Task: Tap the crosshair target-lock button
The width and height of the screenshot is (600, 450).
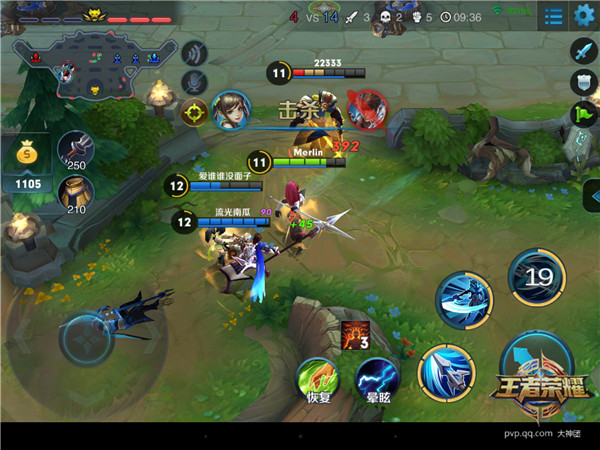Action: pos(194,111)
